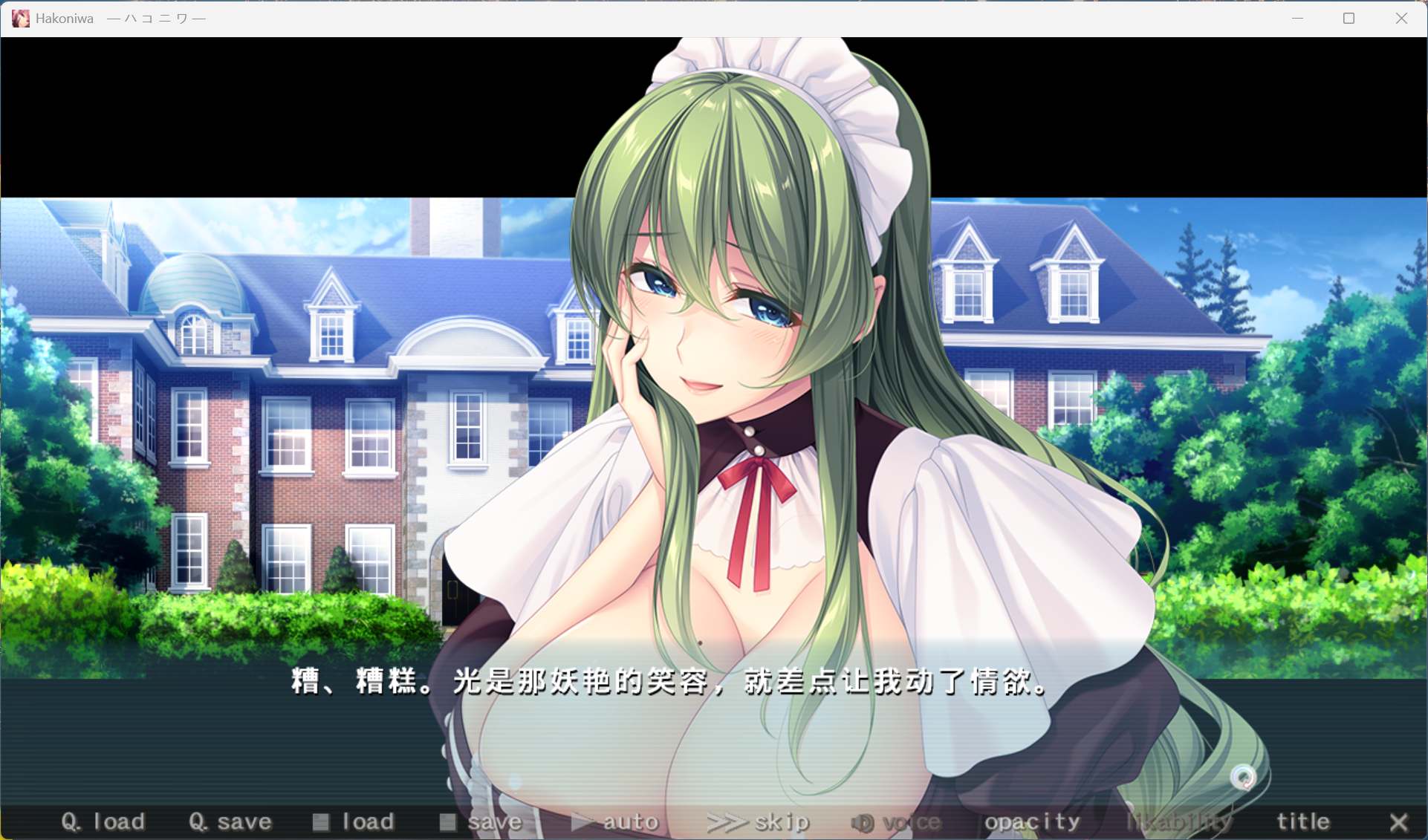Maximize the game window
Image resolution: width=1428 pixels, height=840 pixels.
point(1349,18)
